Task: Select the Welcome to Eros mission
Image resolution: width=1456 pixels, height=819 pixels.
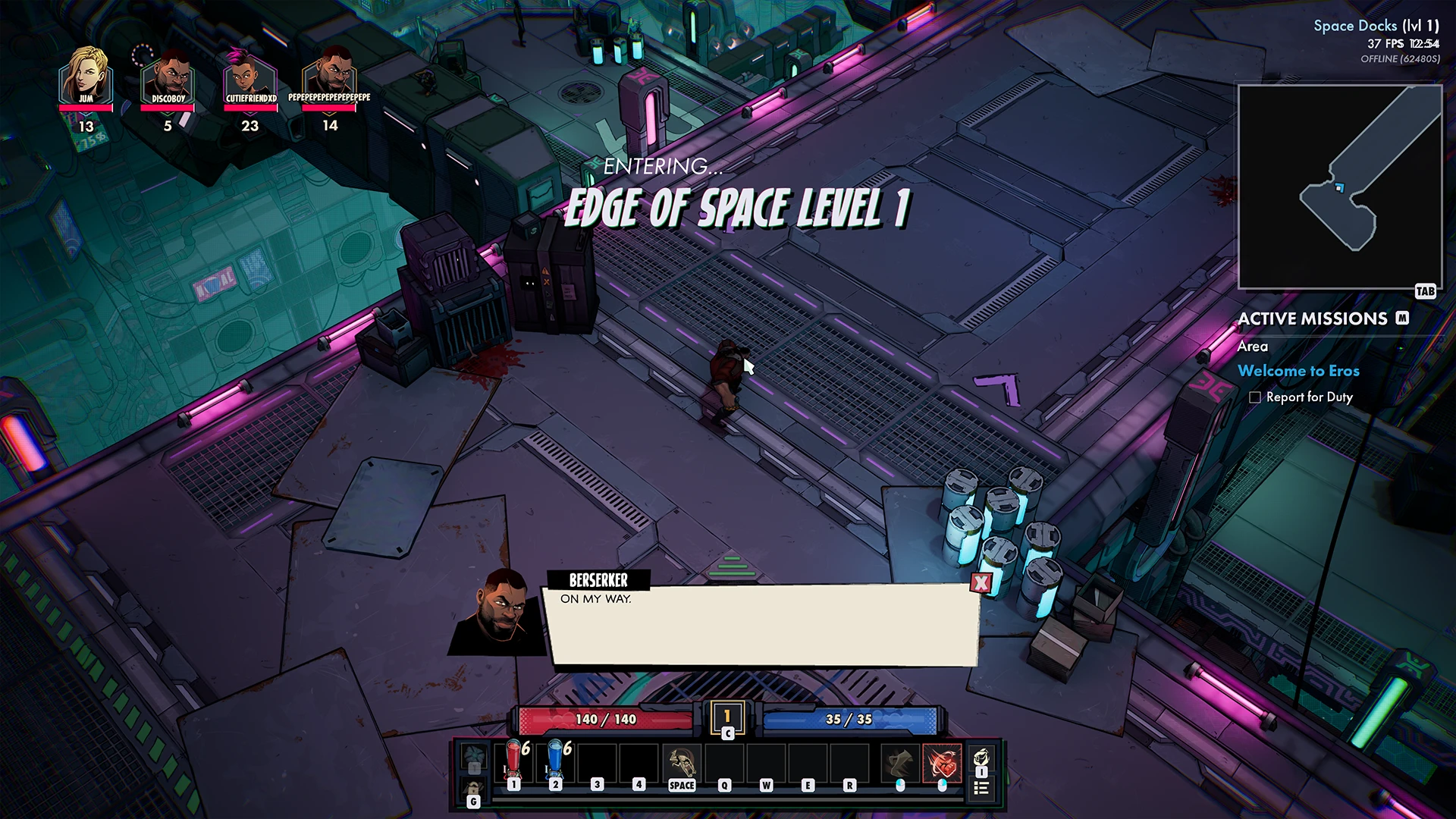Action: pyautogui.click(x=1298, y=371)
